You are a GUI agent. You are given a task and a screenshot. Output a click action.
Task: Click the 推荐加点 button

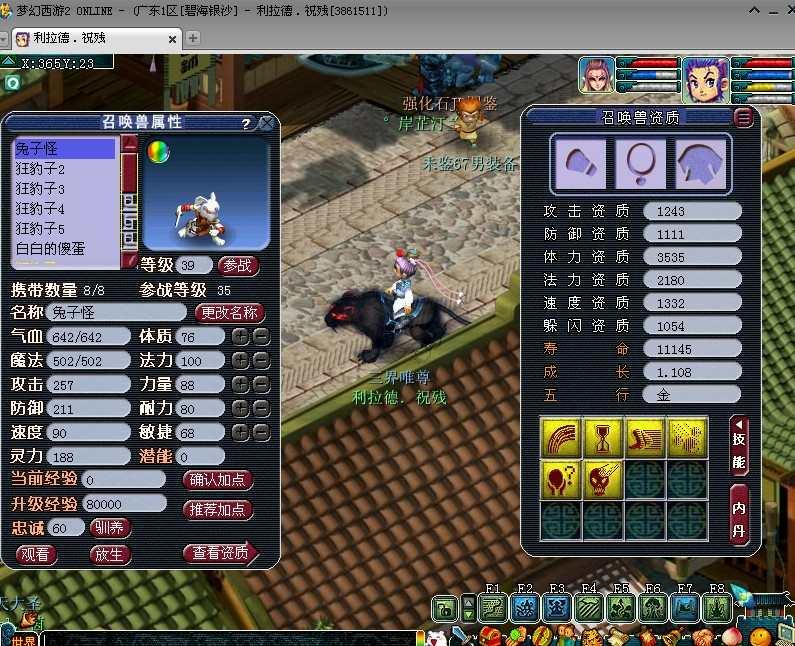(218, 509)
